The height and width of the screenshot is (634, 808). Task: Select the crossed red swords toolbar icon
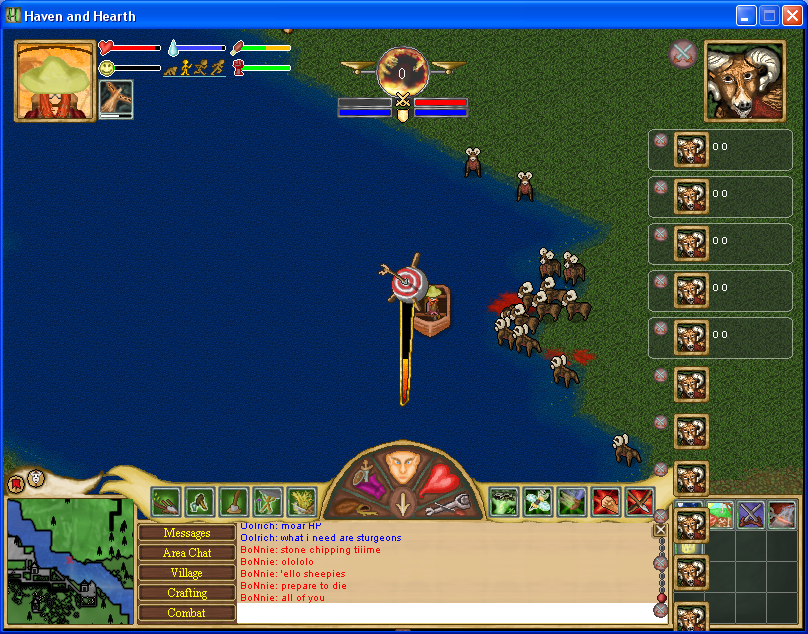pyautogui.click(x=640, y=501)
